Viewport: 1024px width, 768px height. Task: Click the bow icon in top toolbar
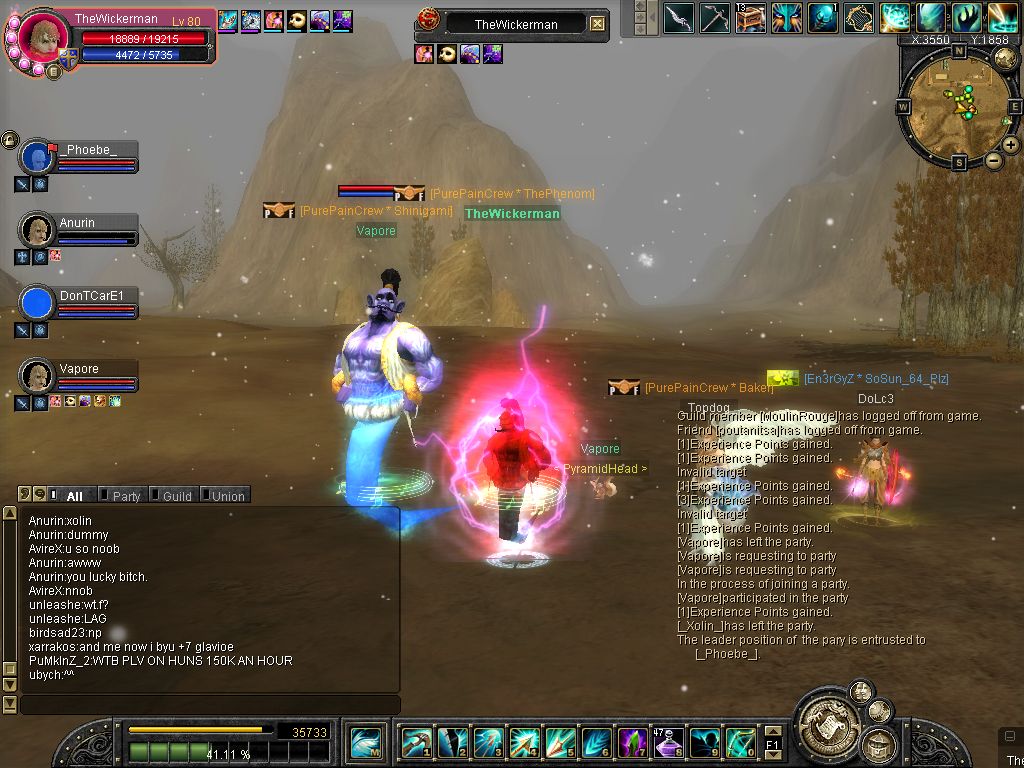coord(678,18)
